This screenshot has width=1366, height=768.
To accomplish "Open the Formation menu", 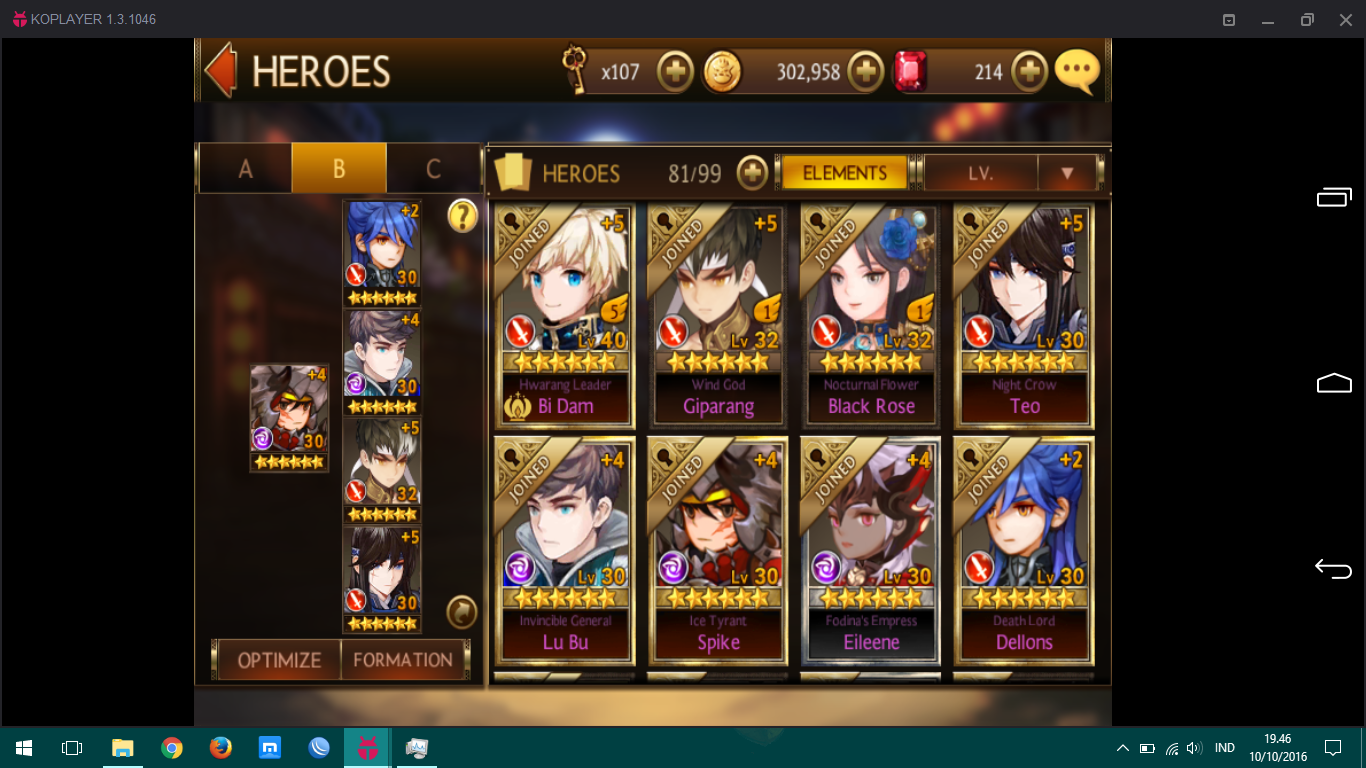I will tap(403, 660).
